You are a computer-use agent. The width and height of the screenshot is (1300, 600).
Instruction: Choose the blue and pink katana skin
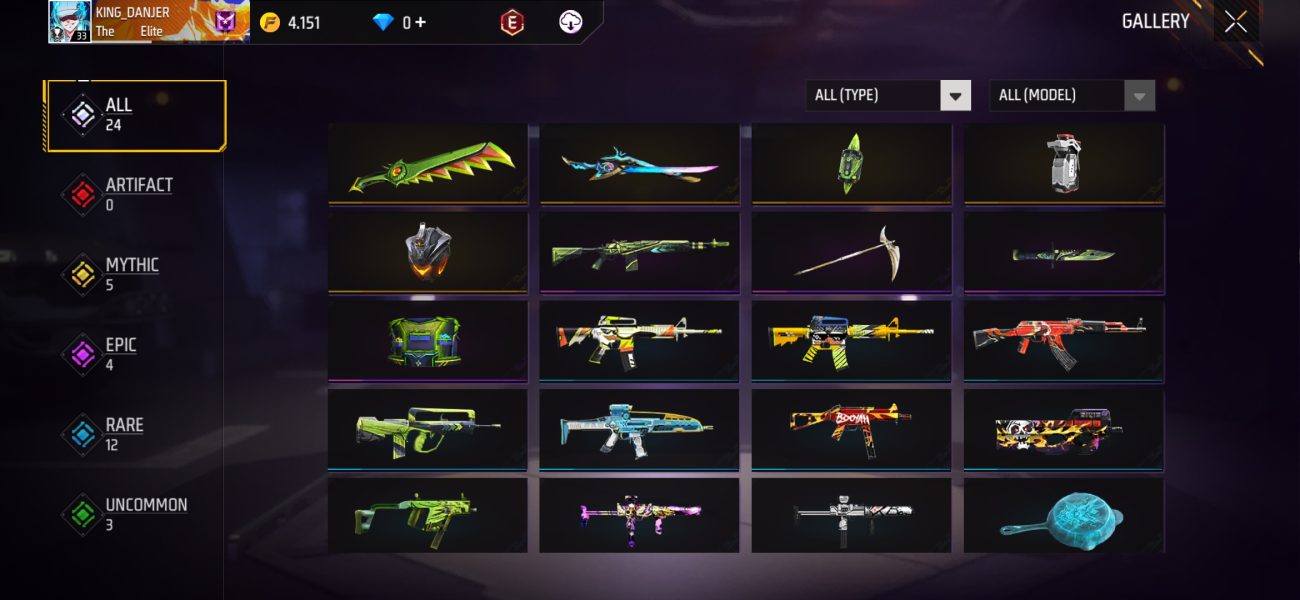point(639,164)
